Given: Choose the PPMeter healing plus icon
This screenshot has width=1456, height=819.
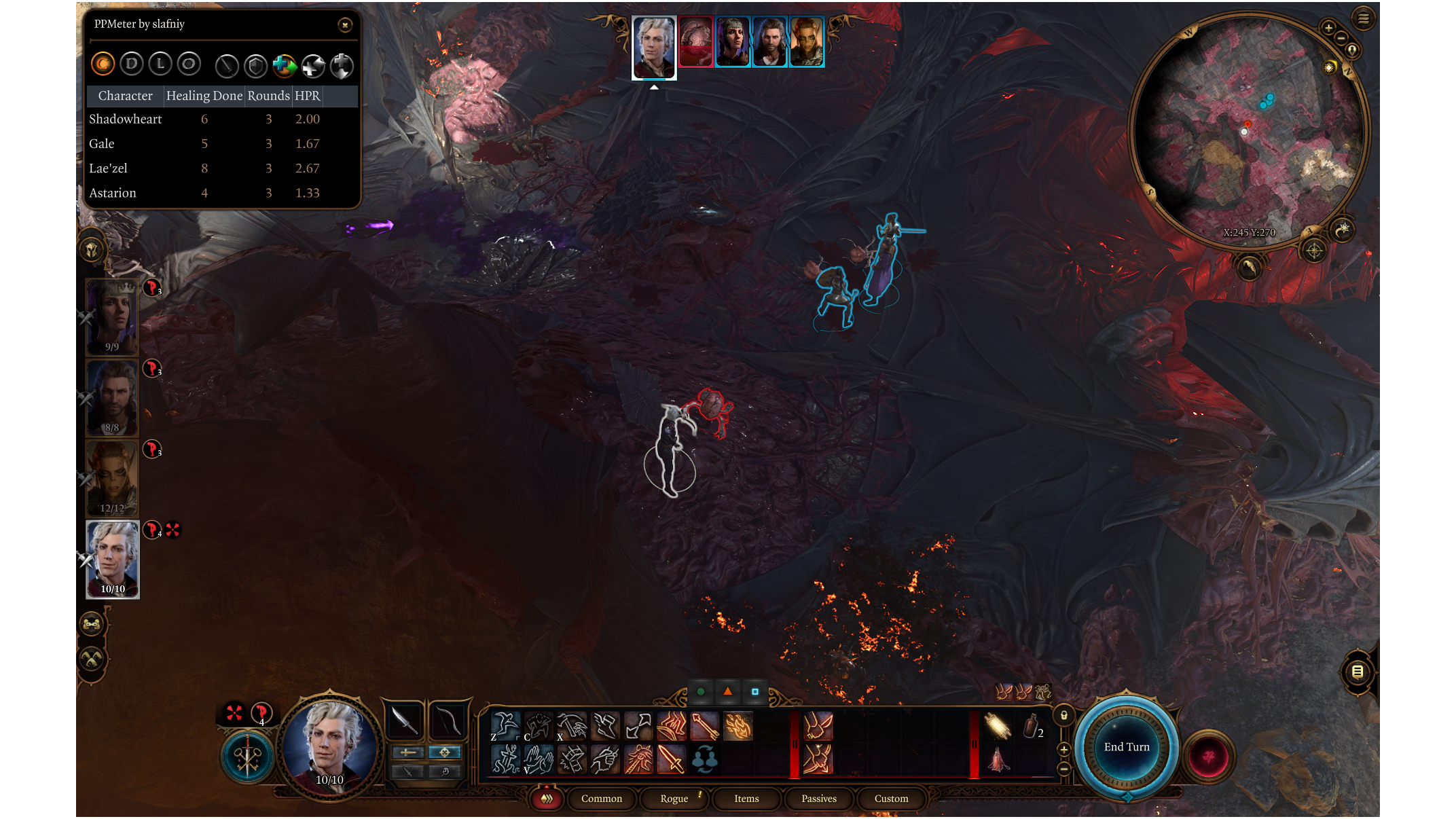Looking at the screenshot, I should pos(285,66).
